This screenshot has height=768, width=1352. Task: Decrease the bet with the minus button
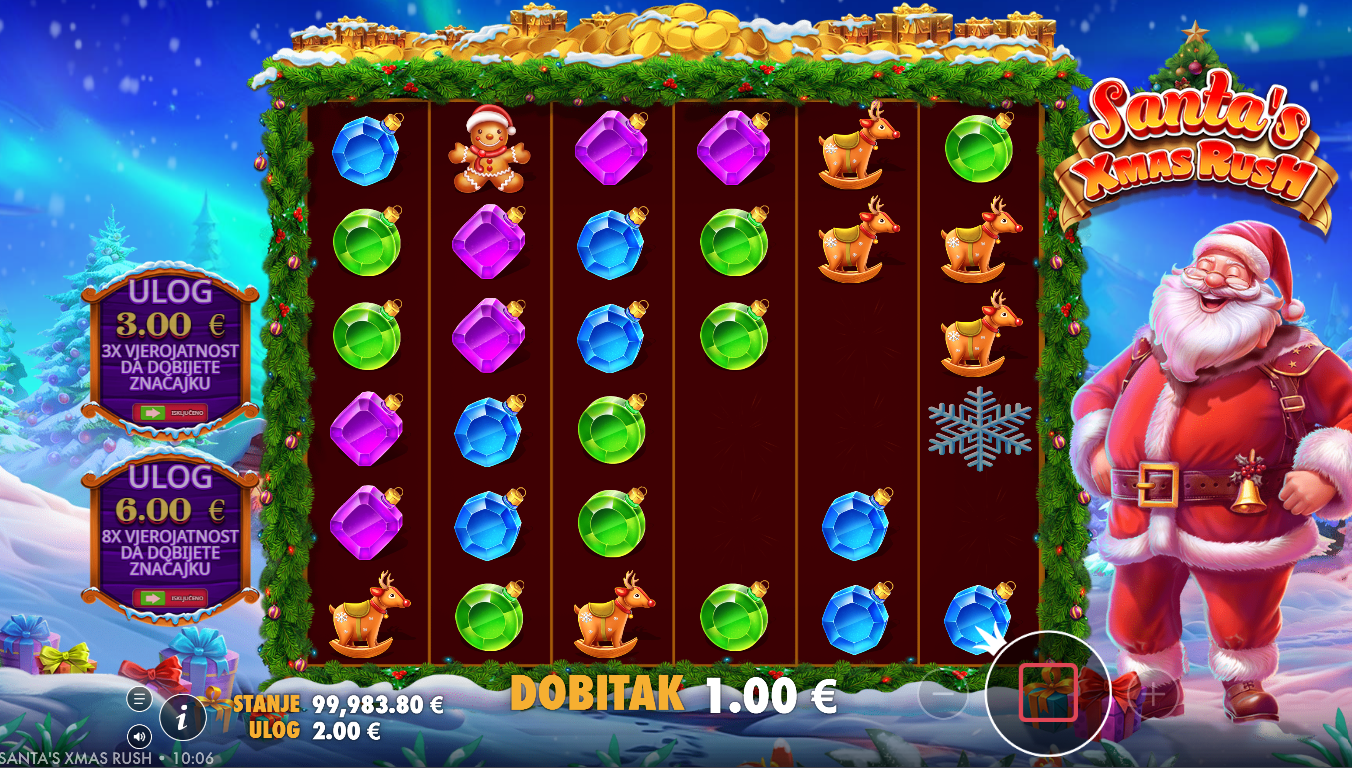tap(943, 694)
